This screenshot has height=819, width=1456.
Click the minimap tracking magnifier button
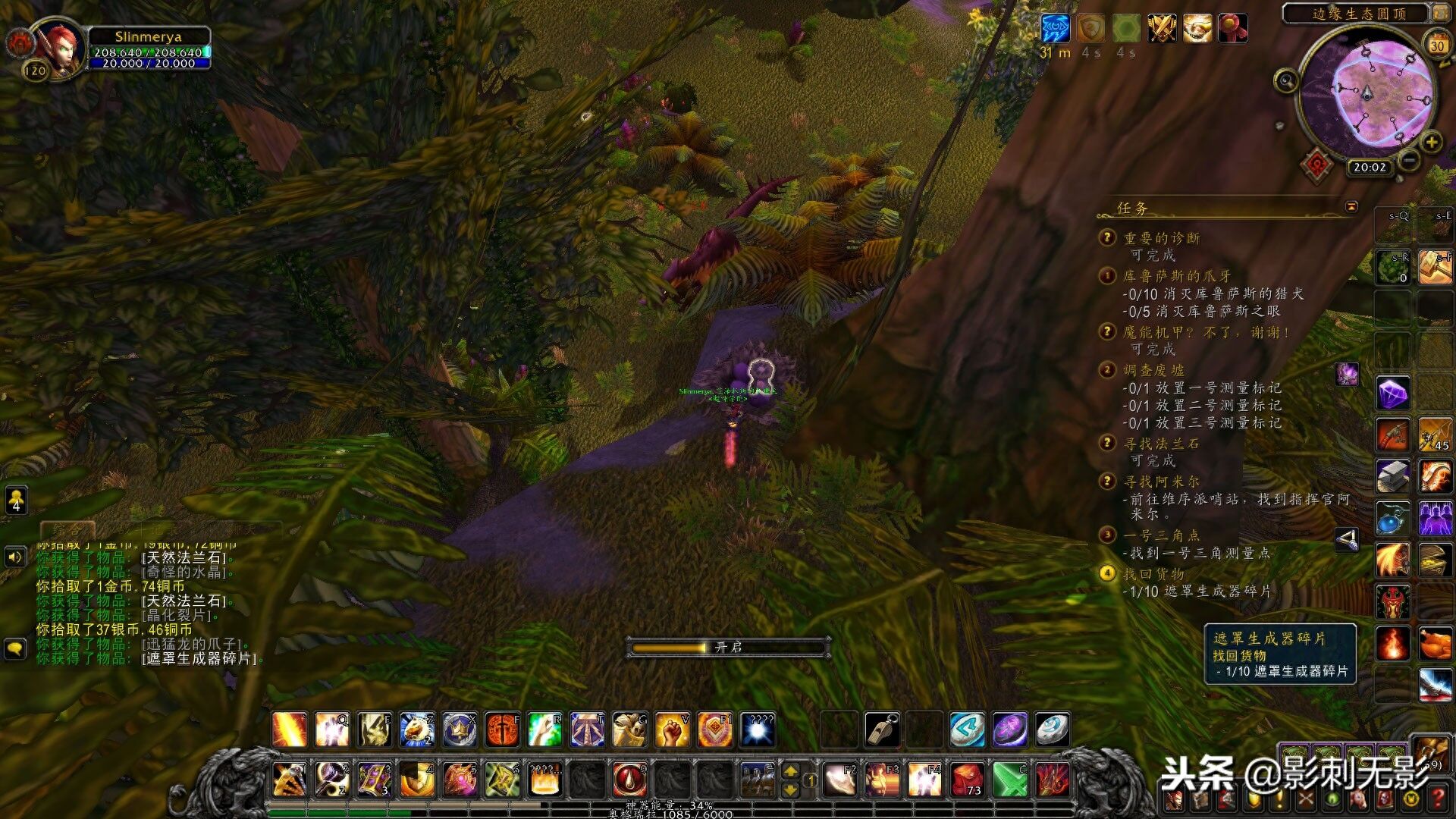(1286, 80)
